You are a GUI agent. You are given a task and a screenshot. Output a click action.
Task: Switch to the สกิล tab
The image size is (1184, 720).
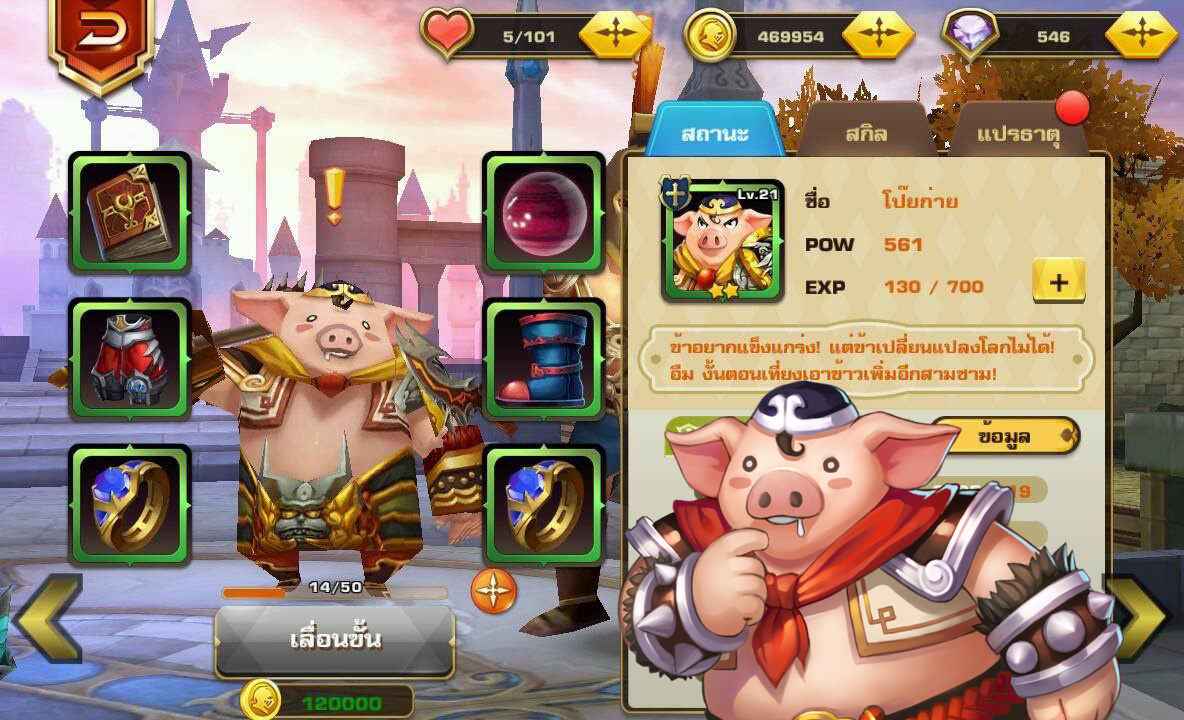866,133
